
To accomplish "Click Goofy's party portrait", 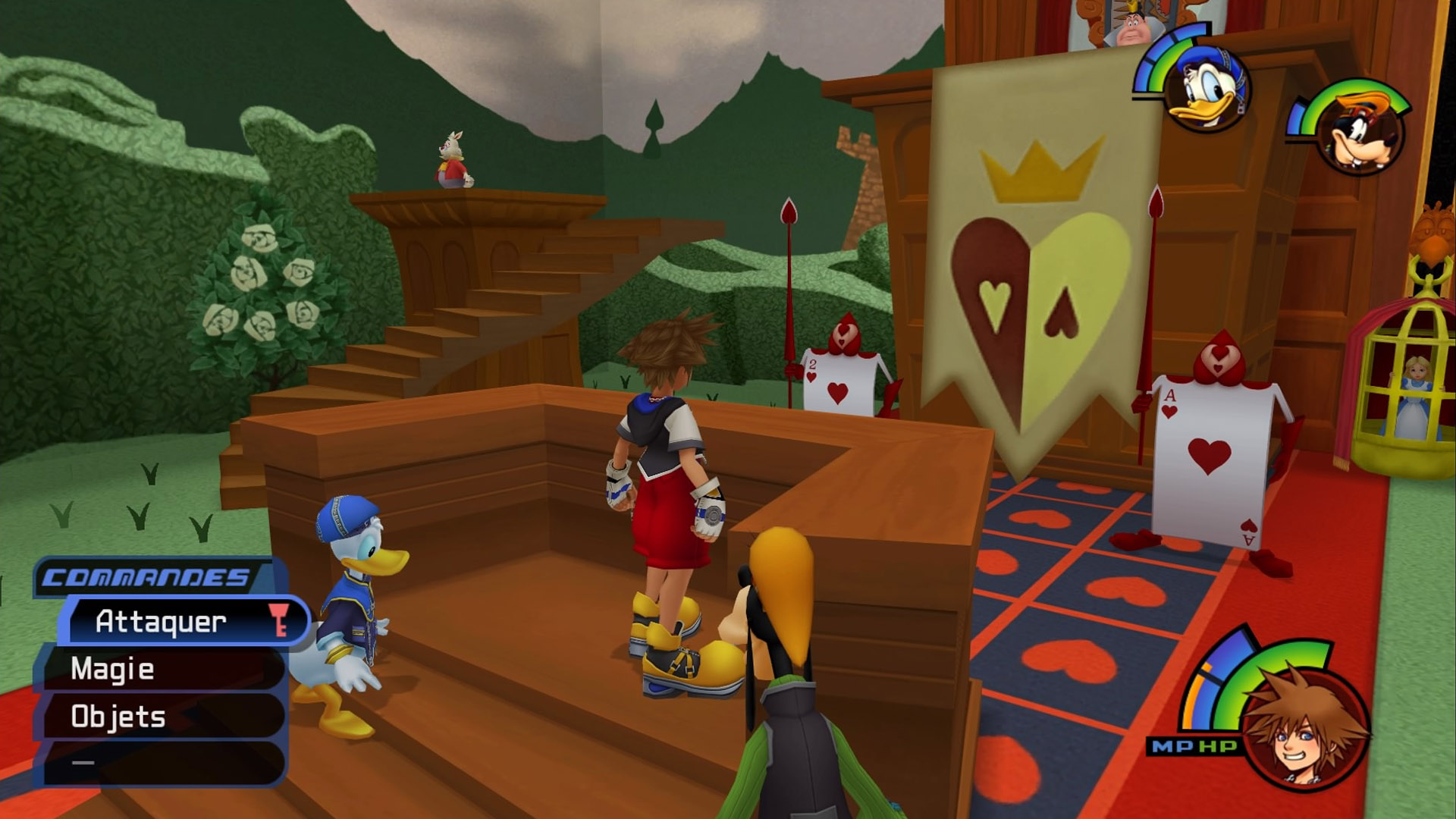I will click(1361, 133).
